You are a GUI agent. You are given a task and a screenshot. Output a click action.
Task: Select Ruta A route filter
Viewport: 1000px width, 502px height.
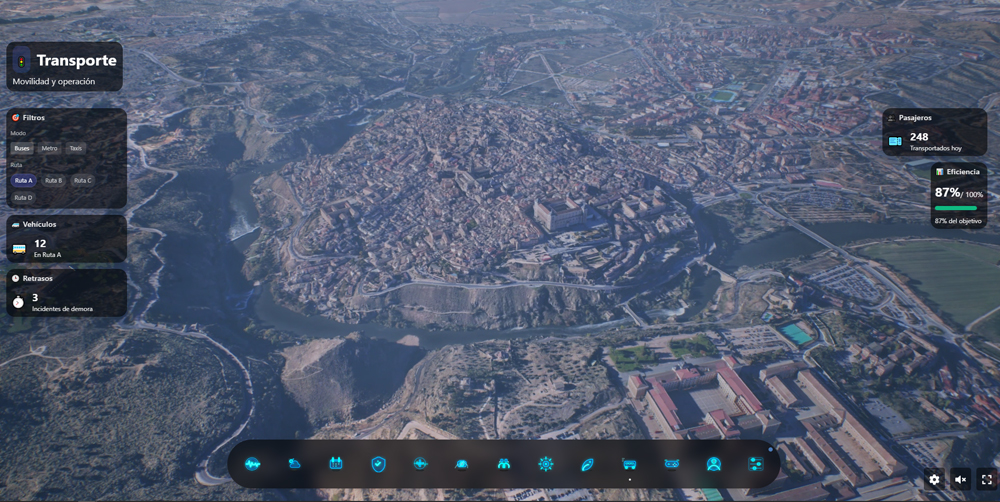pos(23,181)
